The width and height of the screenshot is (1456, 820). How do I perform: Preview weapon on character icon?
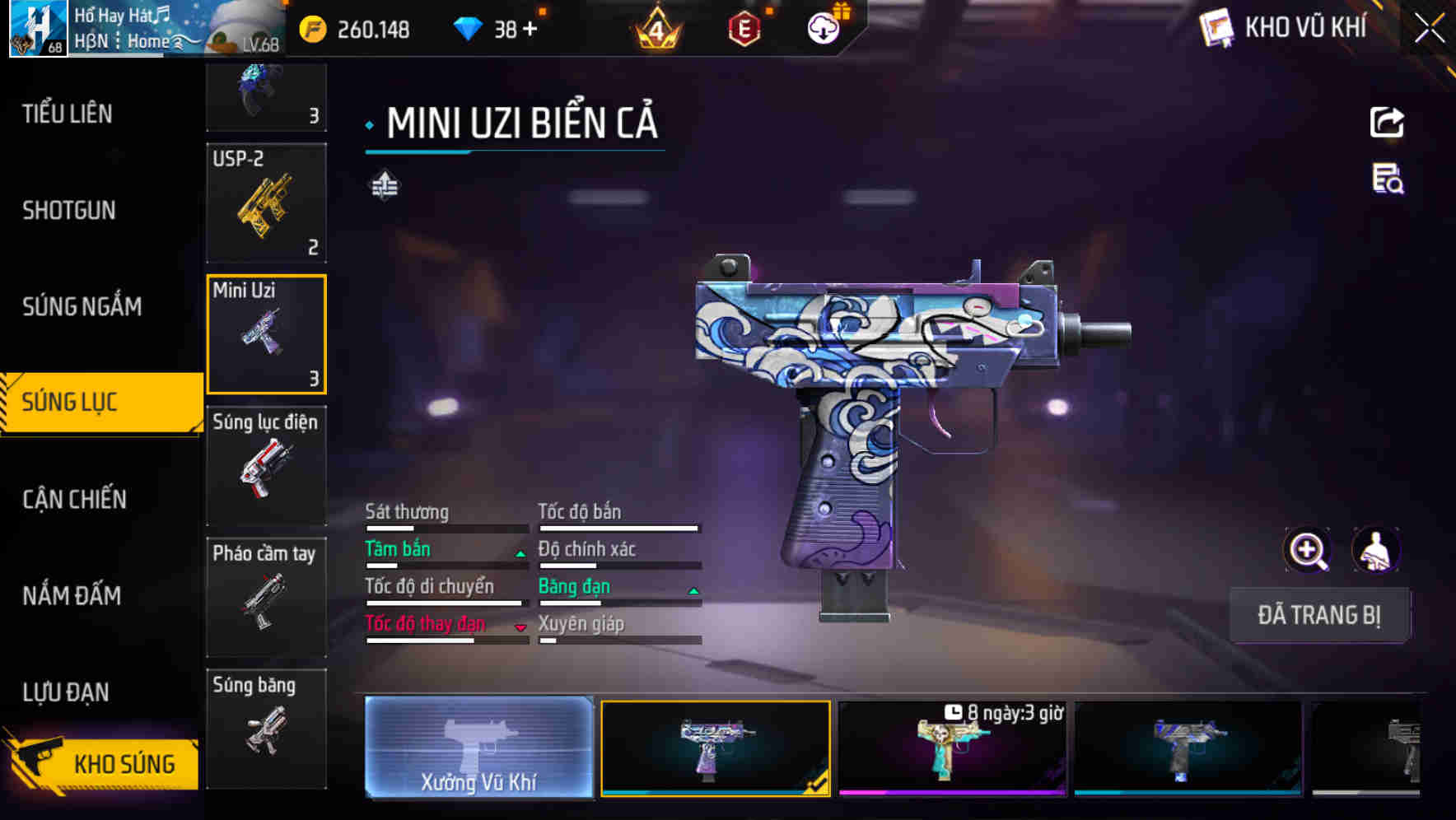(x=1375, y=550)
